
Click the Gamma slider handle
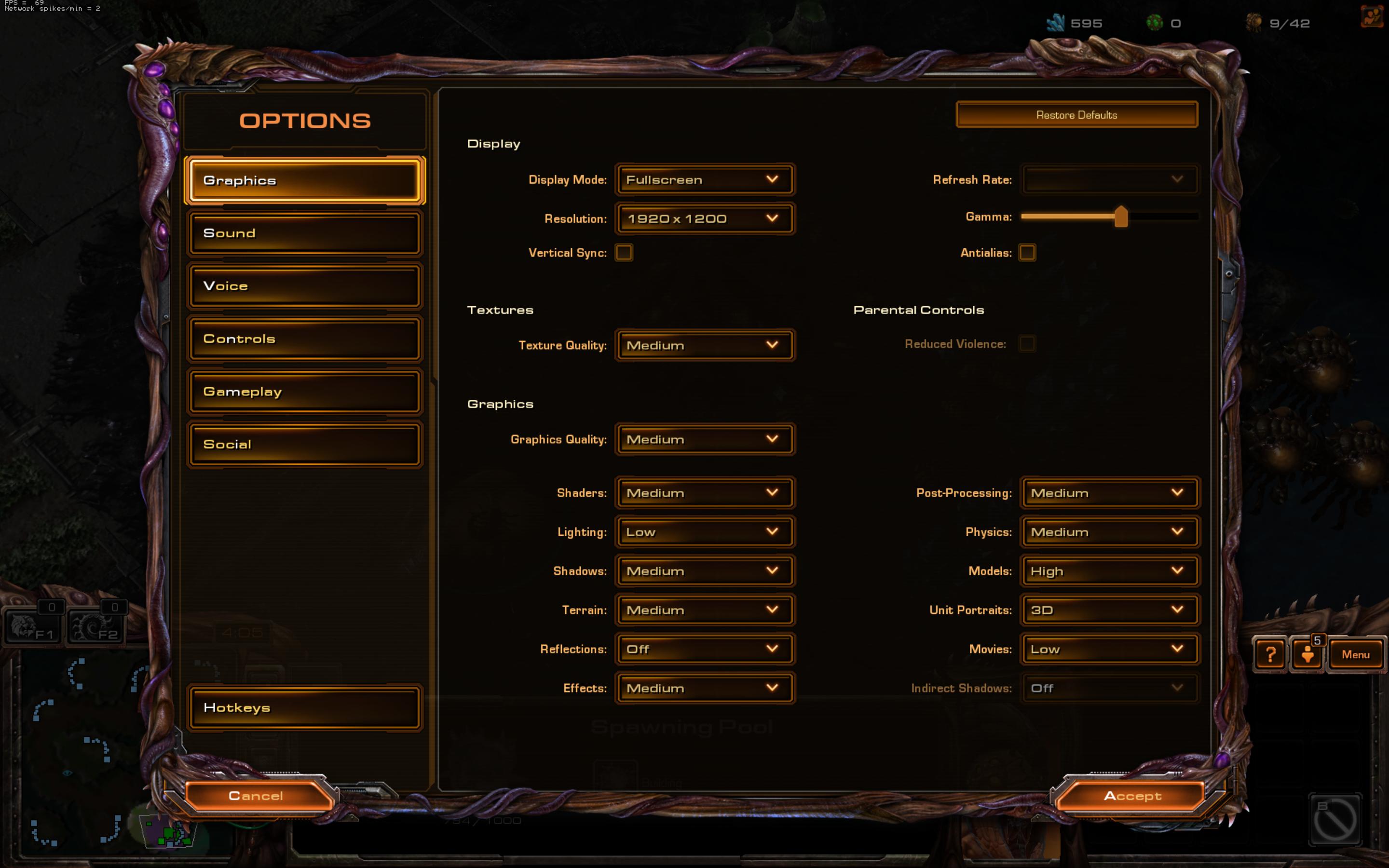click(x=1120, y=217)
